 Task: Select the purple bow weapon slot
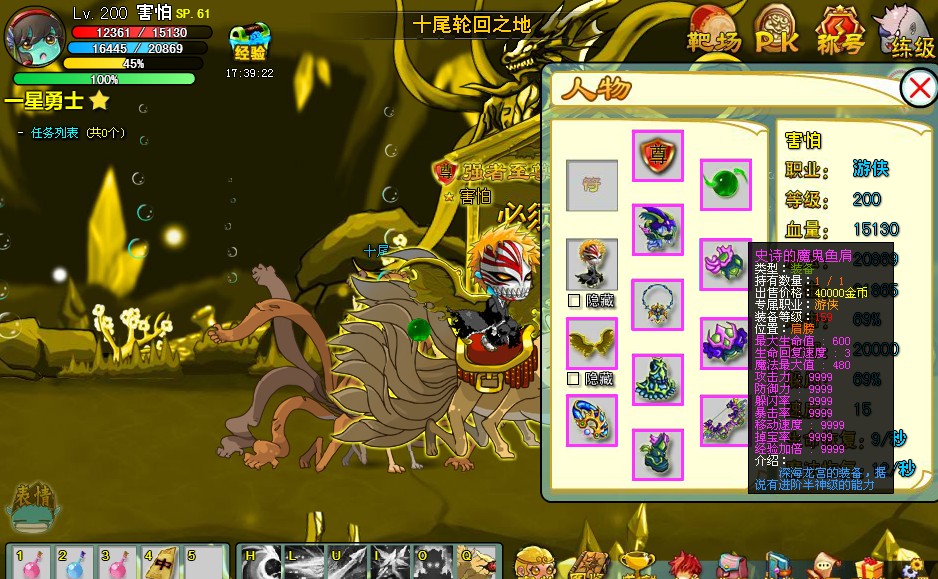click(725, 419)
